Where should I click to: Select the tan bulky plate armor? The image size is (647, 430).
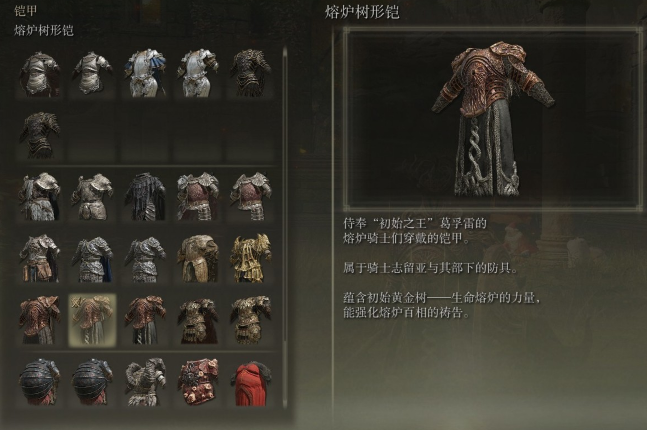click(197, 257)
